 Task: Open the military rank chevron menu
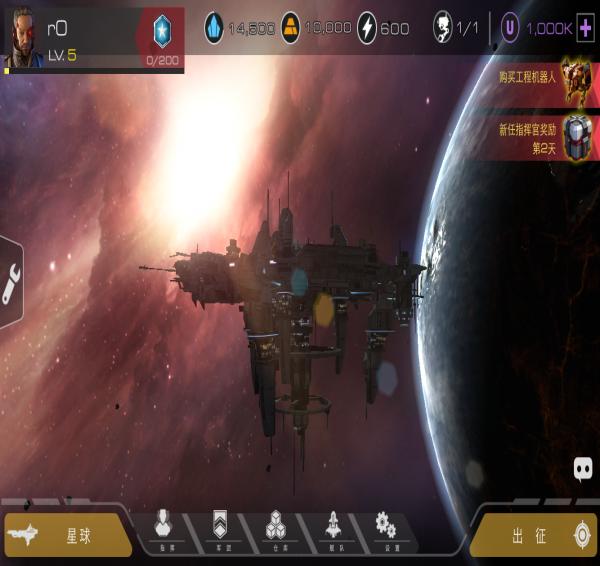pyautogui.click(x=221, y=529)
